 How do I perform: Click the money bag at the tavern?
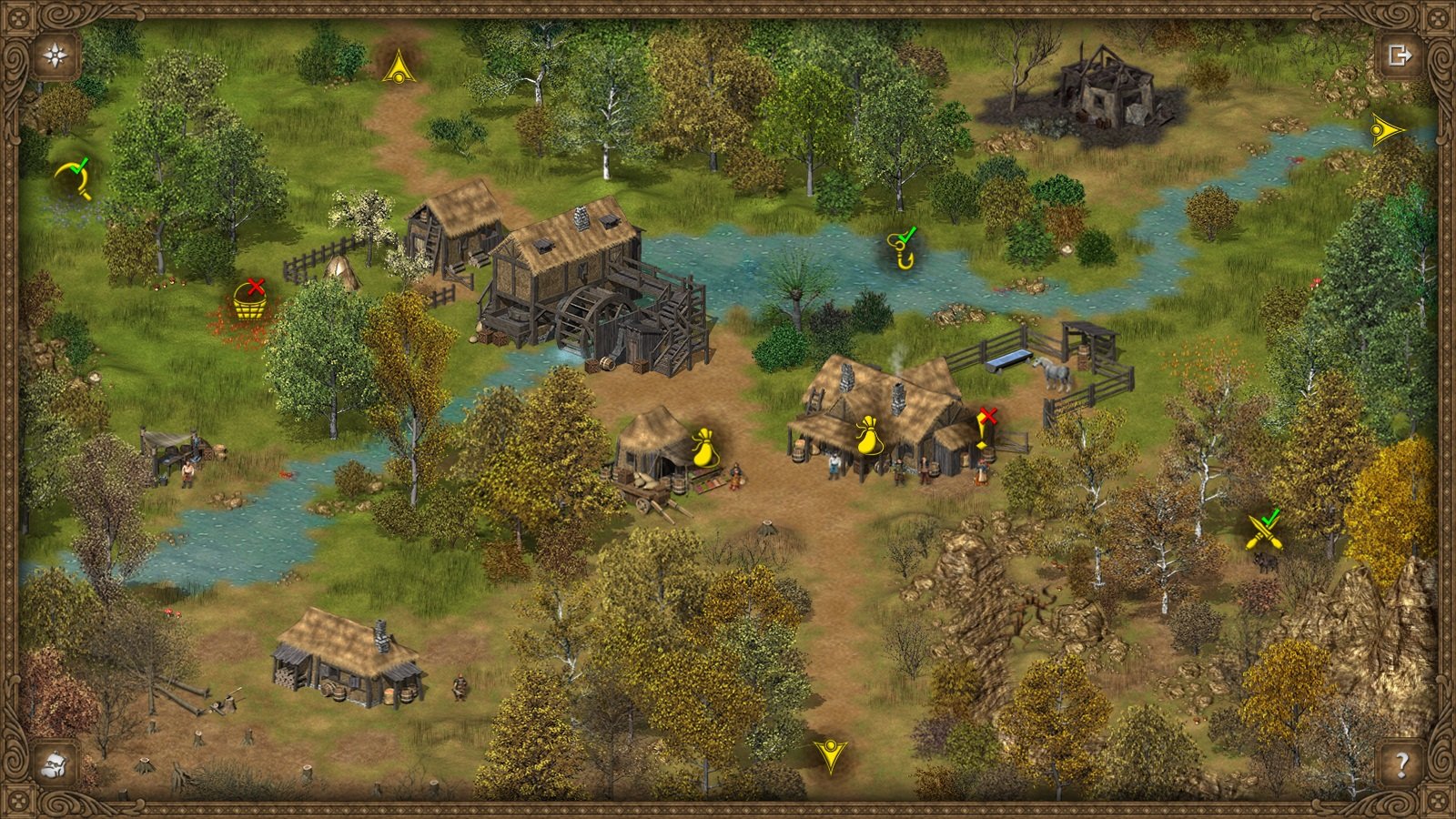point(869,436)
